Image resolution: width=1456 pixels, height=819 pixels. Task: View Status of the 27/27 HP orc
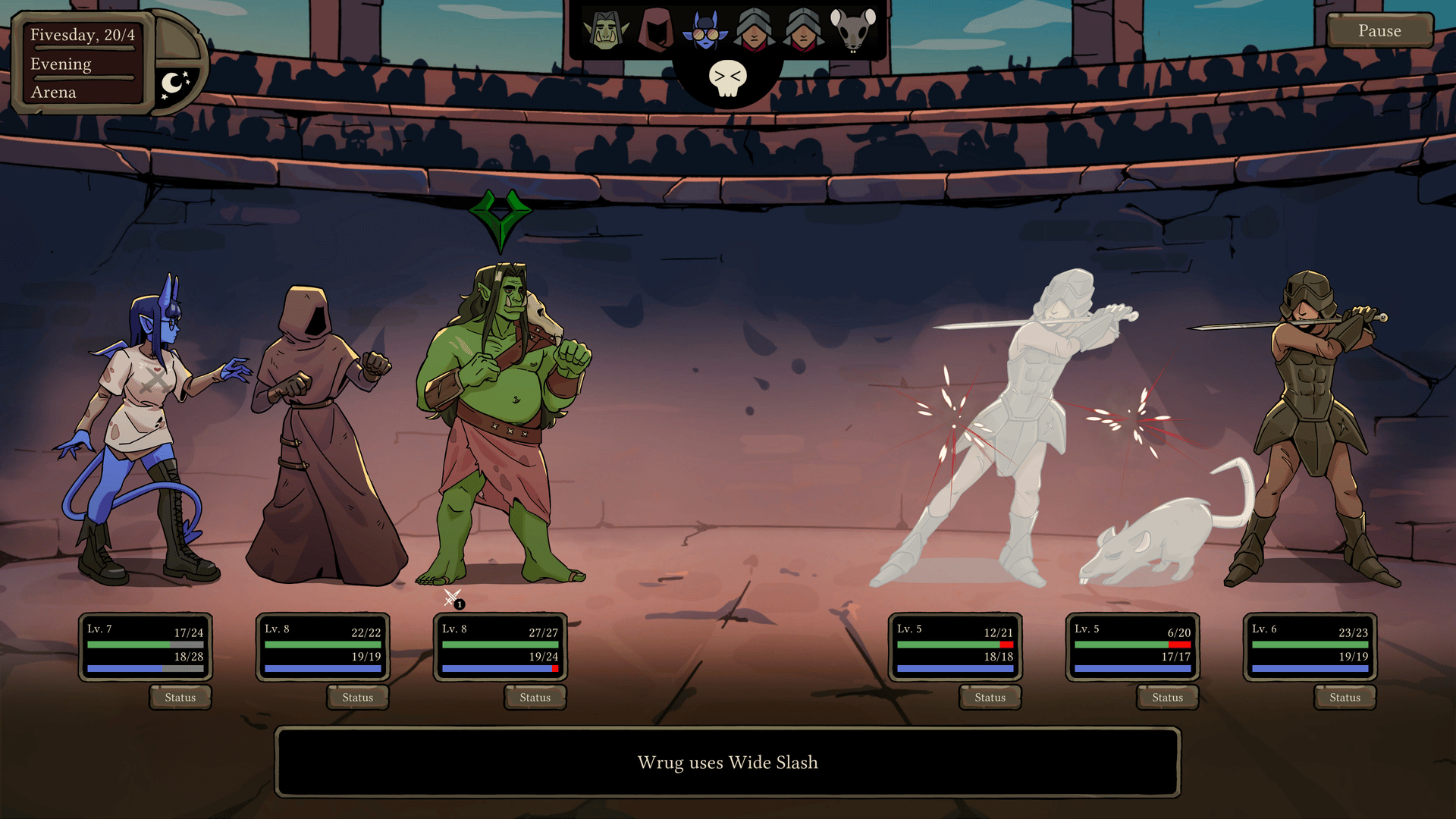click(535, 698)
